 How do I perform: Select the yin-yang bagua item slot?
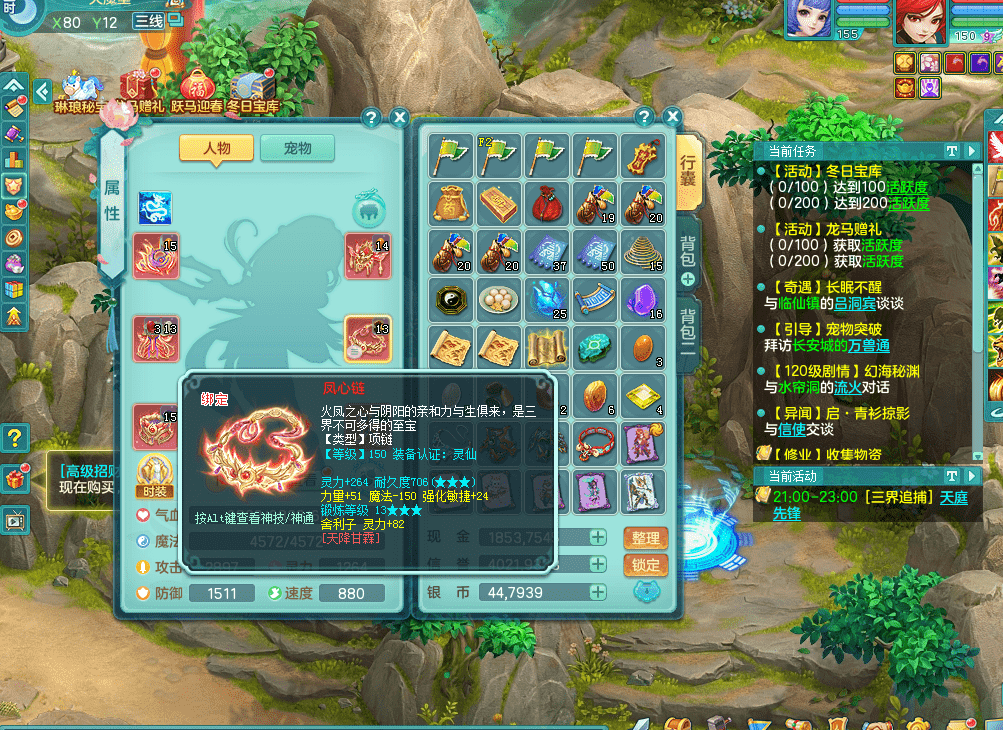point(452,298)
